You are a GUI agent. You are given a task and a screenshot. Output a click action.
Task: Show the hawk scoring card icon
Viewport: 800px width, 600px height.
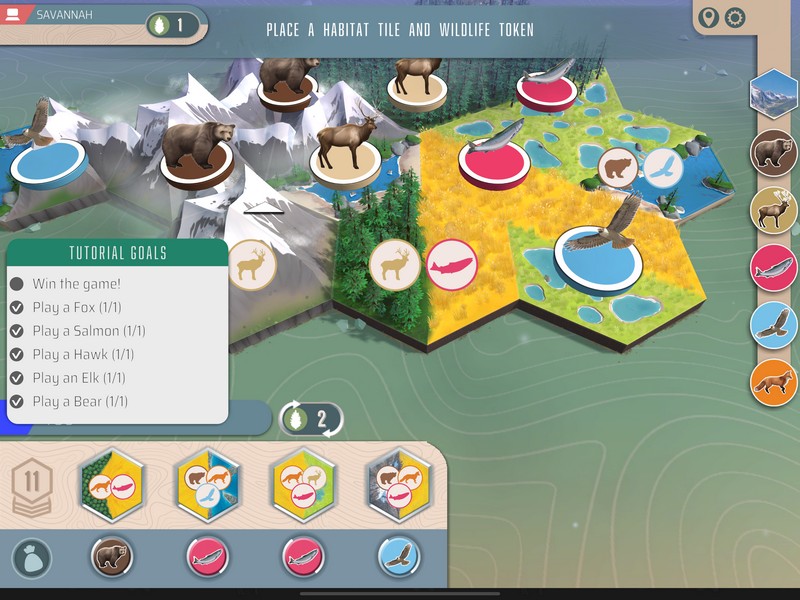coord(773,325)
